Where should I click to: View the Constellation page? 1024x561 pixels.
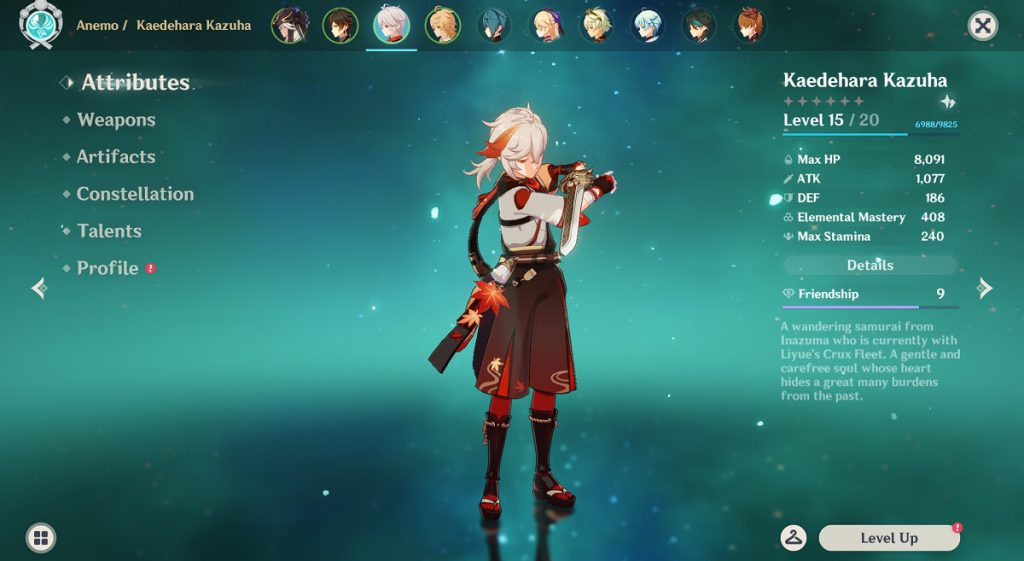135,194
